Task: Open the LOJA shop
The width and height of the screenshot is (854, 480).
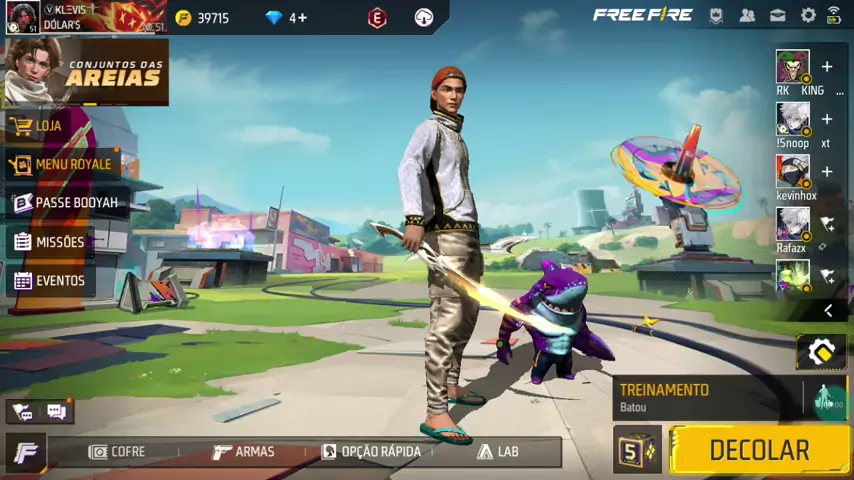Action: tap(48, 126)
